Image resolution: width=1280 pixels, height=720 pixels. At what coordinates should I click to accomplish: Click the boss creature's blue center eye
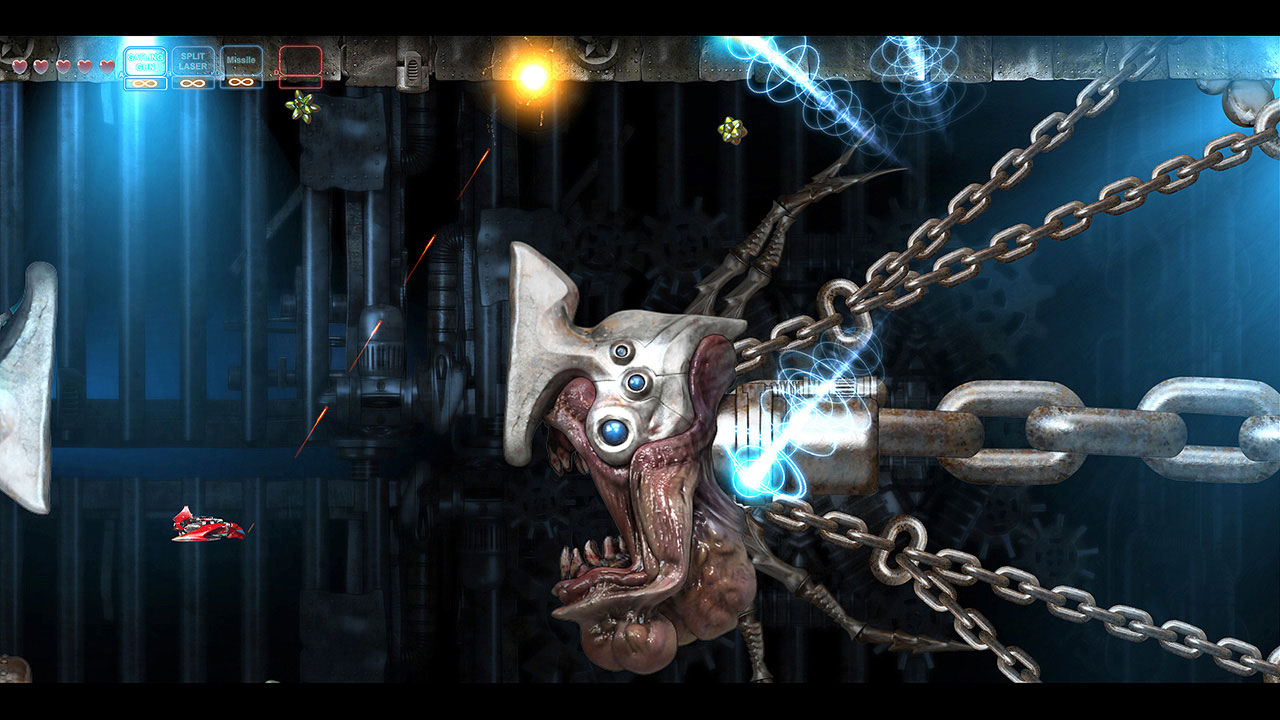point(612,432)
